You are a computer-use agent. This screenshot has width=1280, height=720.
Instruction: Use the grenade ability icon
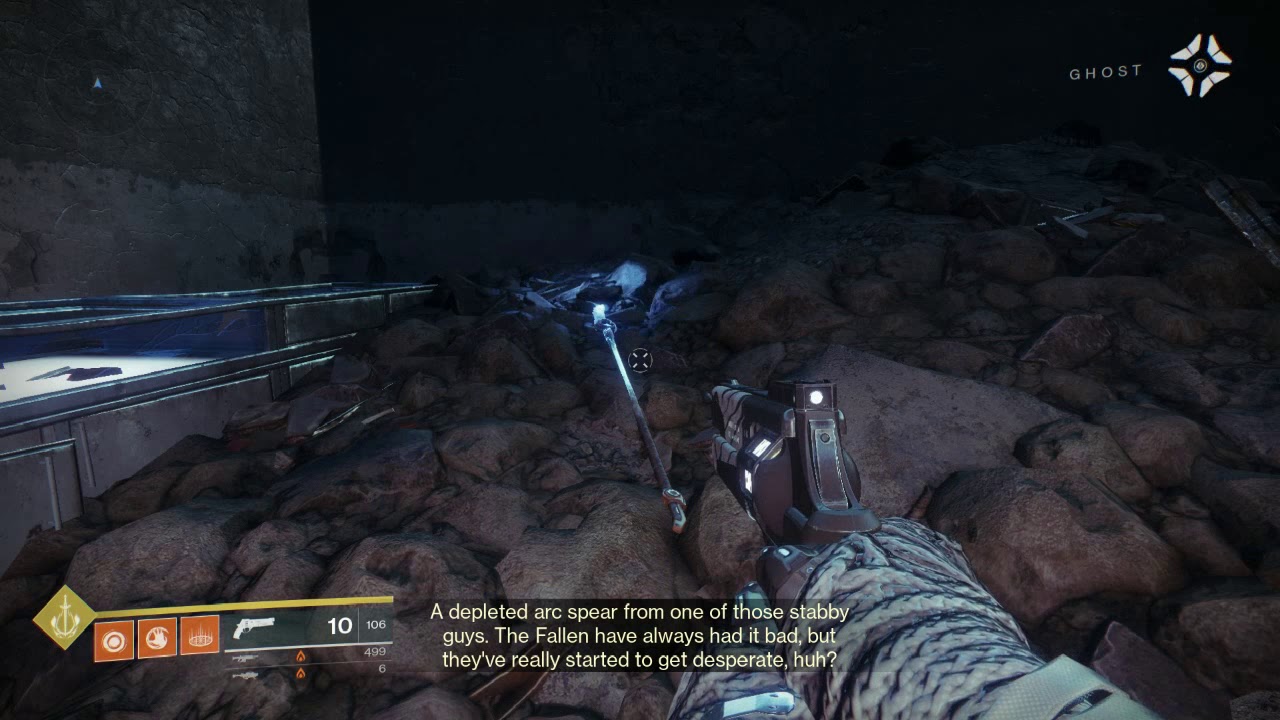(113, 639)
